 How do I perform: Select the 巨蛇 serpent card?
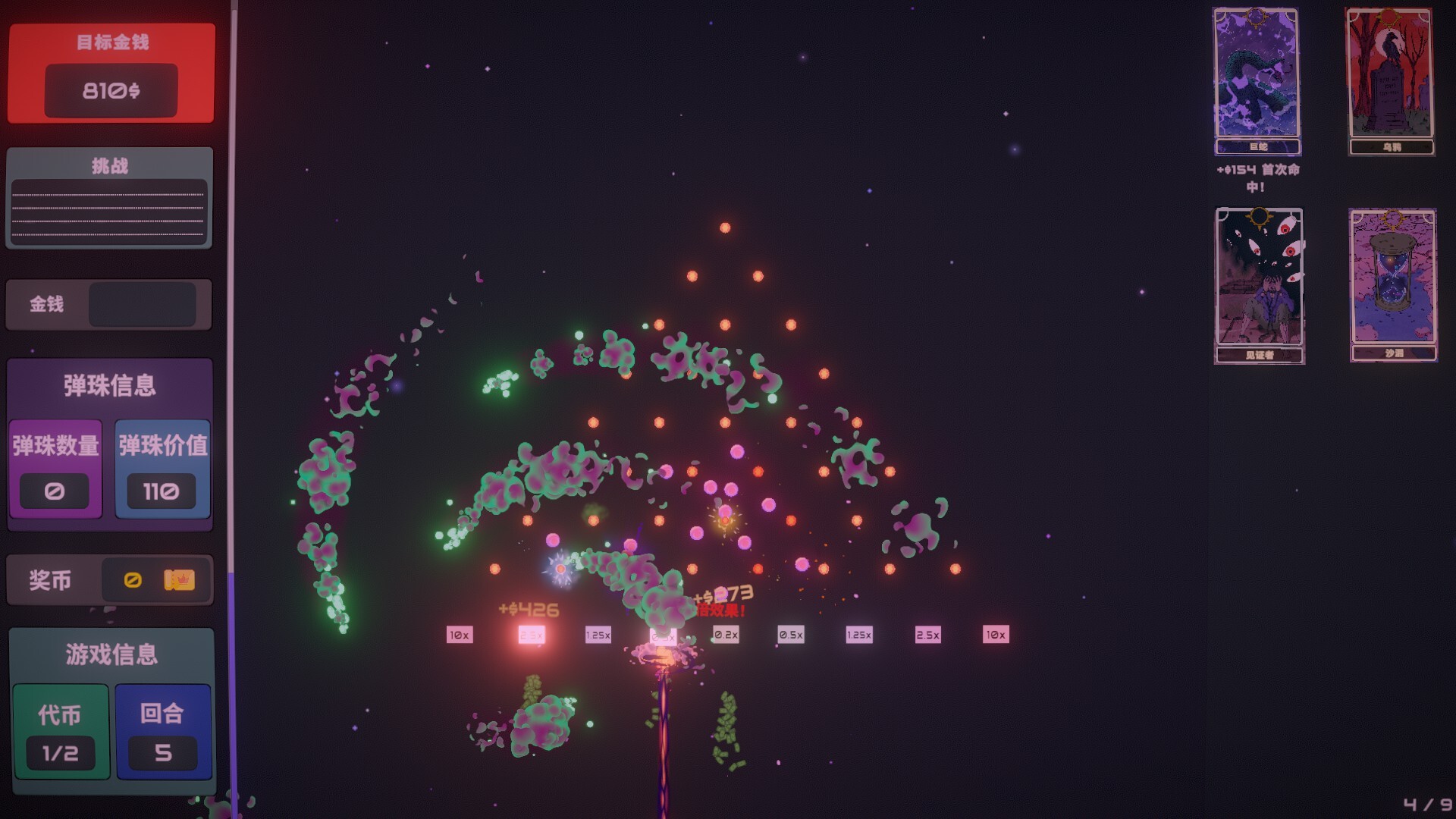coord(1257,80)
